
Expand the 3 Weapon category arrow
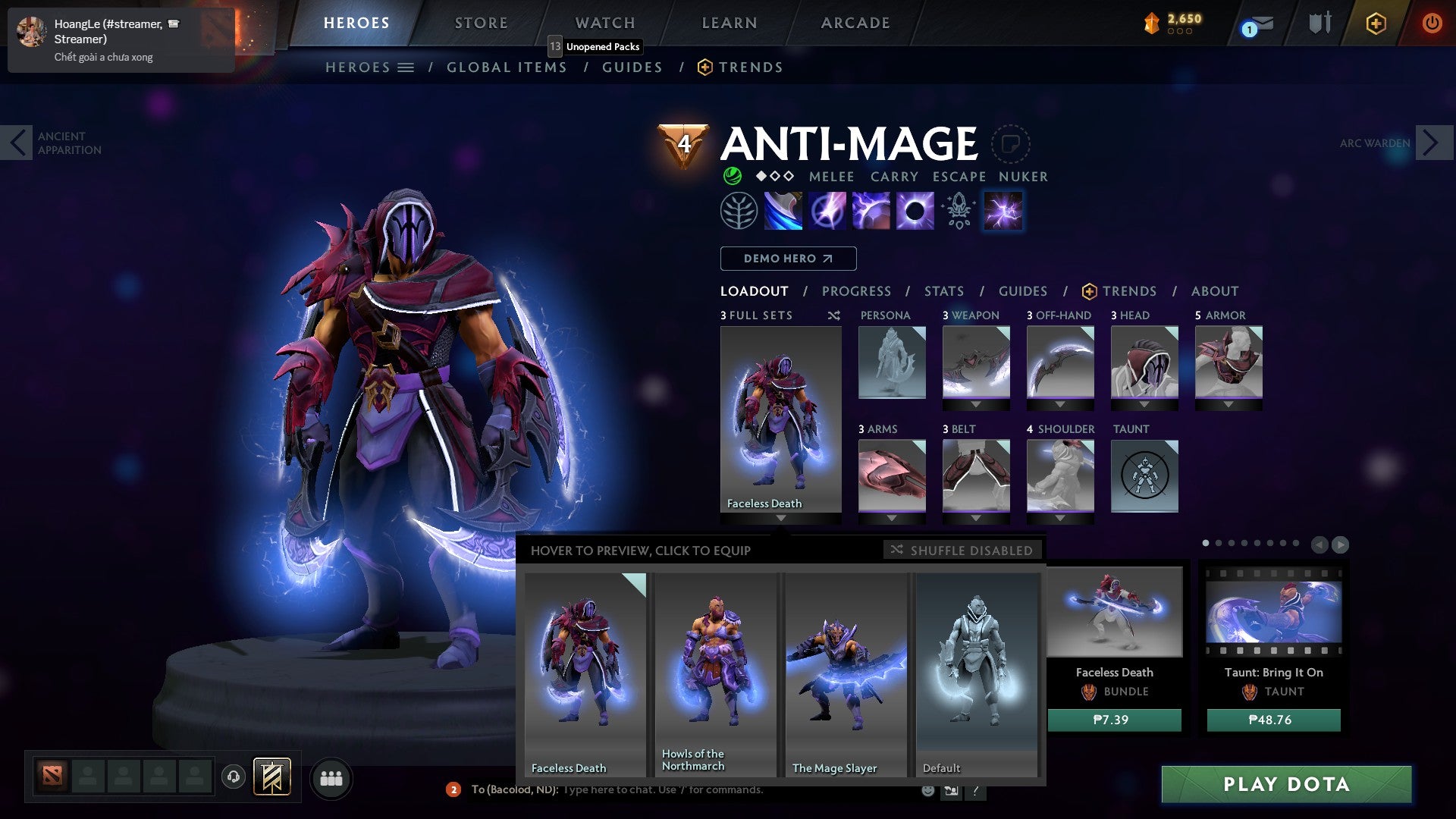tap(976, 404)
